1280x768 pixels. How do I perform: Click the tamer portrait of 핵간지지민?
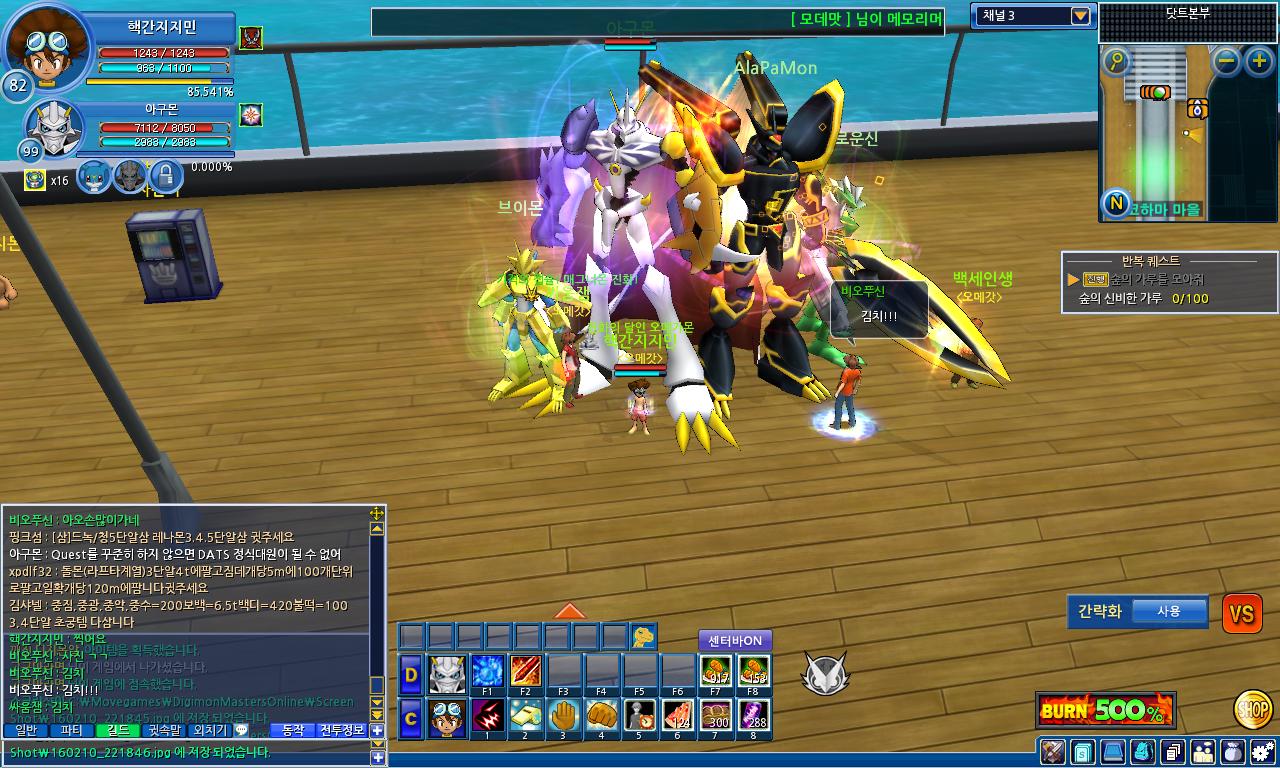point(47,47)
